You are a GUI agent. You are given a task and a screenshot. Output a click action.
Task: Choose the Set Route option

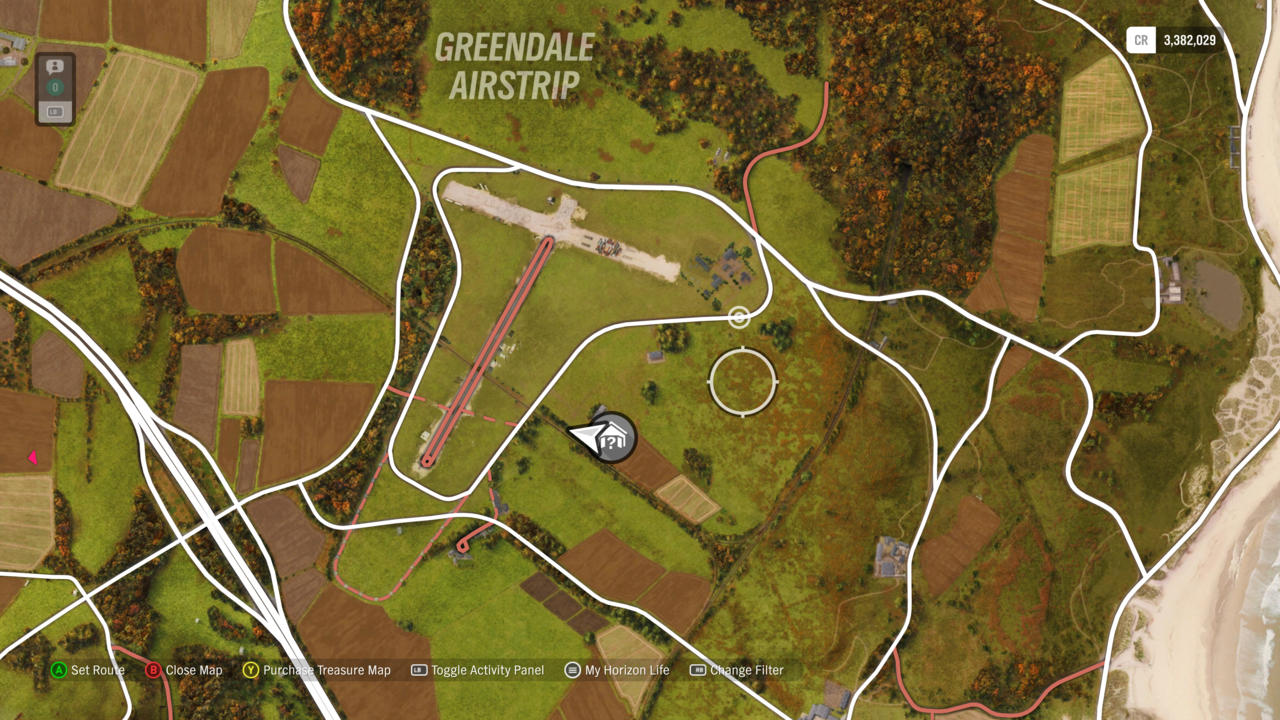coord(88,670)
